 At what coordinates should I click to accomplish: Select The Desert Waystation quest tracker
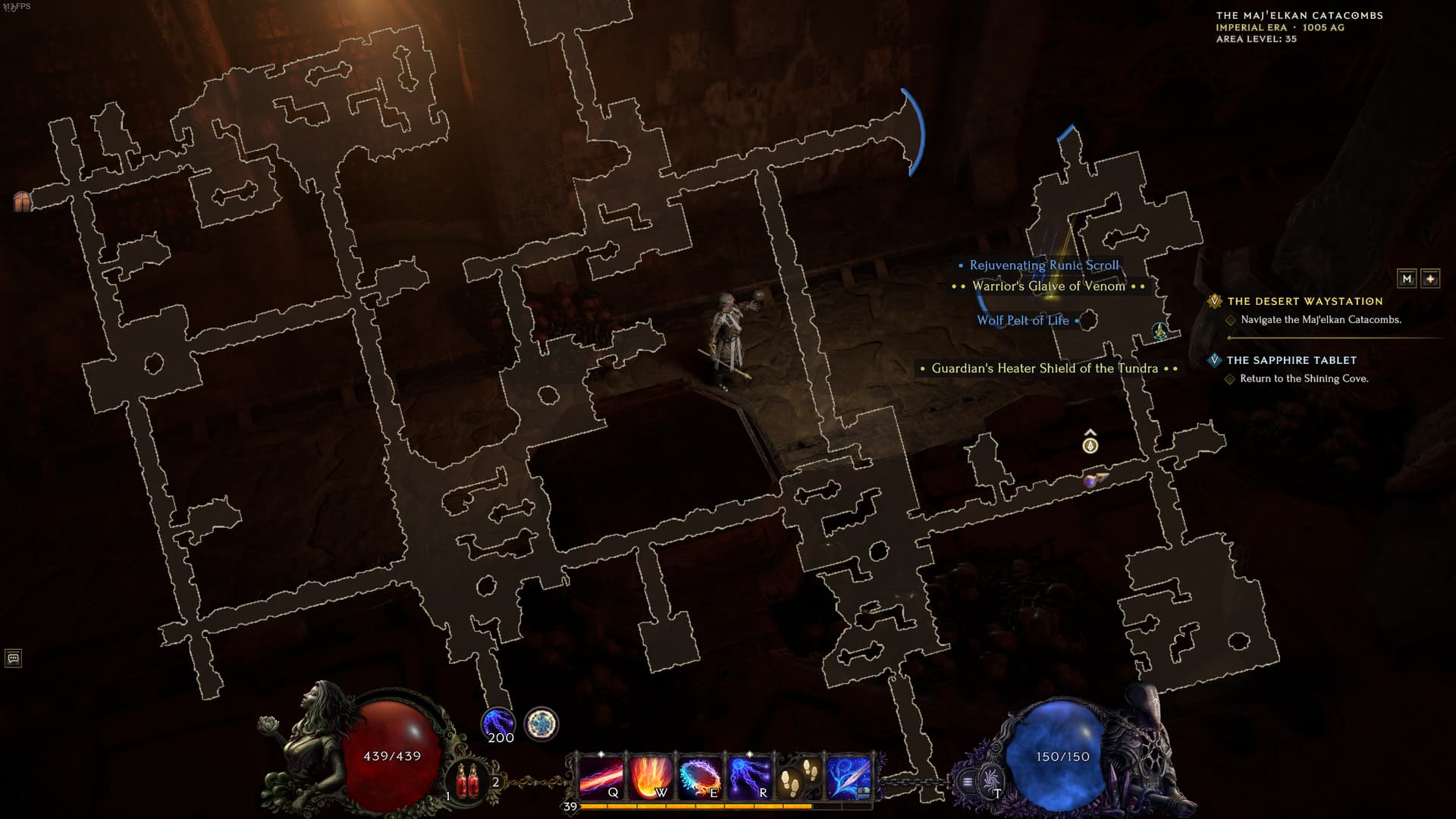pyautogui.click(x=1304, y=302)
